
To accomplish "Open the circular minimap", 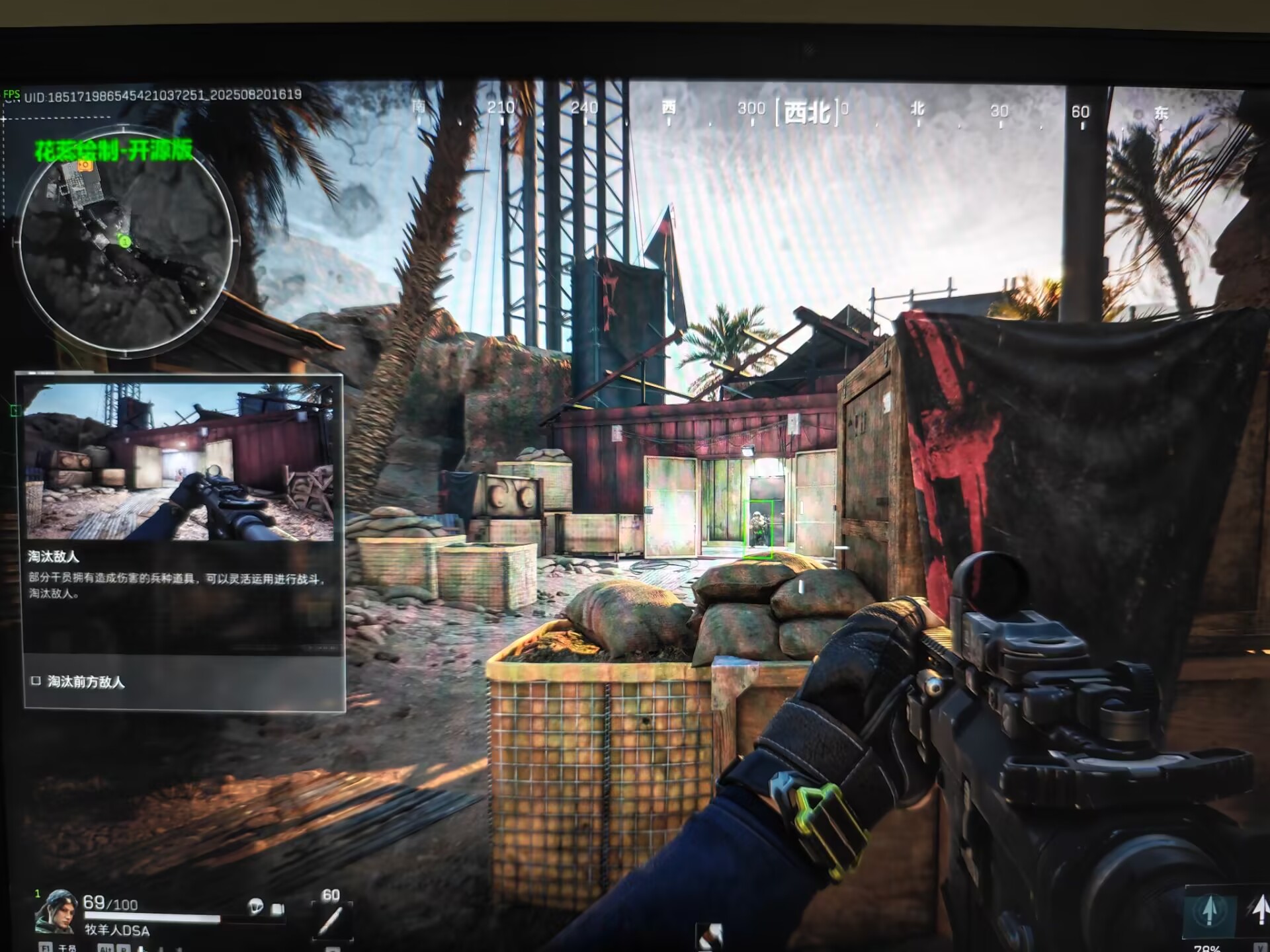I will pyautogui.click(x=126, y=242).
